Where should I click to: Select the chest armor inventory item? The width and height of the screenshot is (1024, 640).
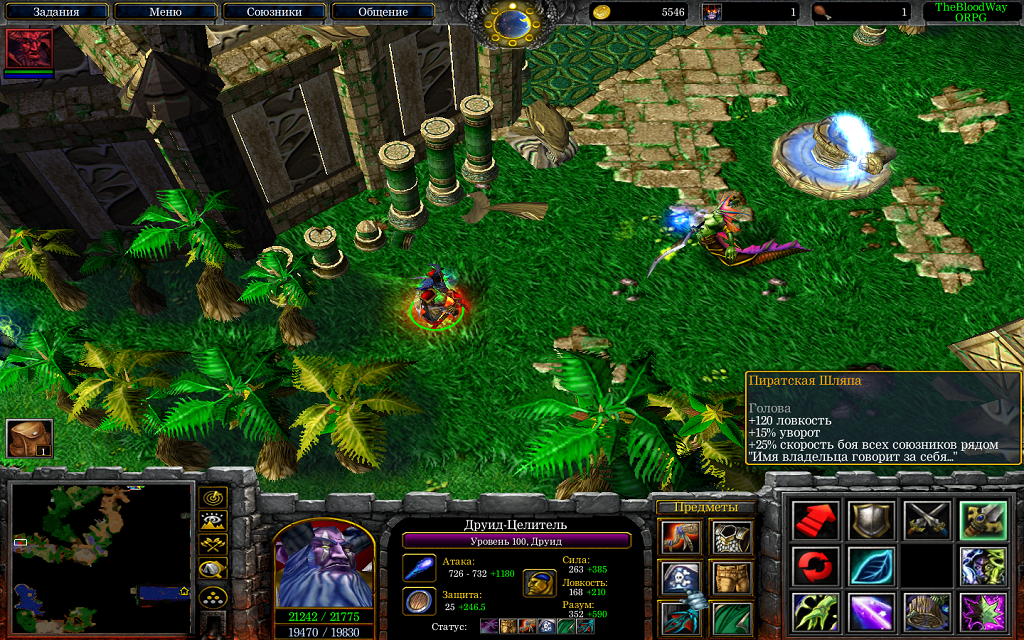(732, 539)
